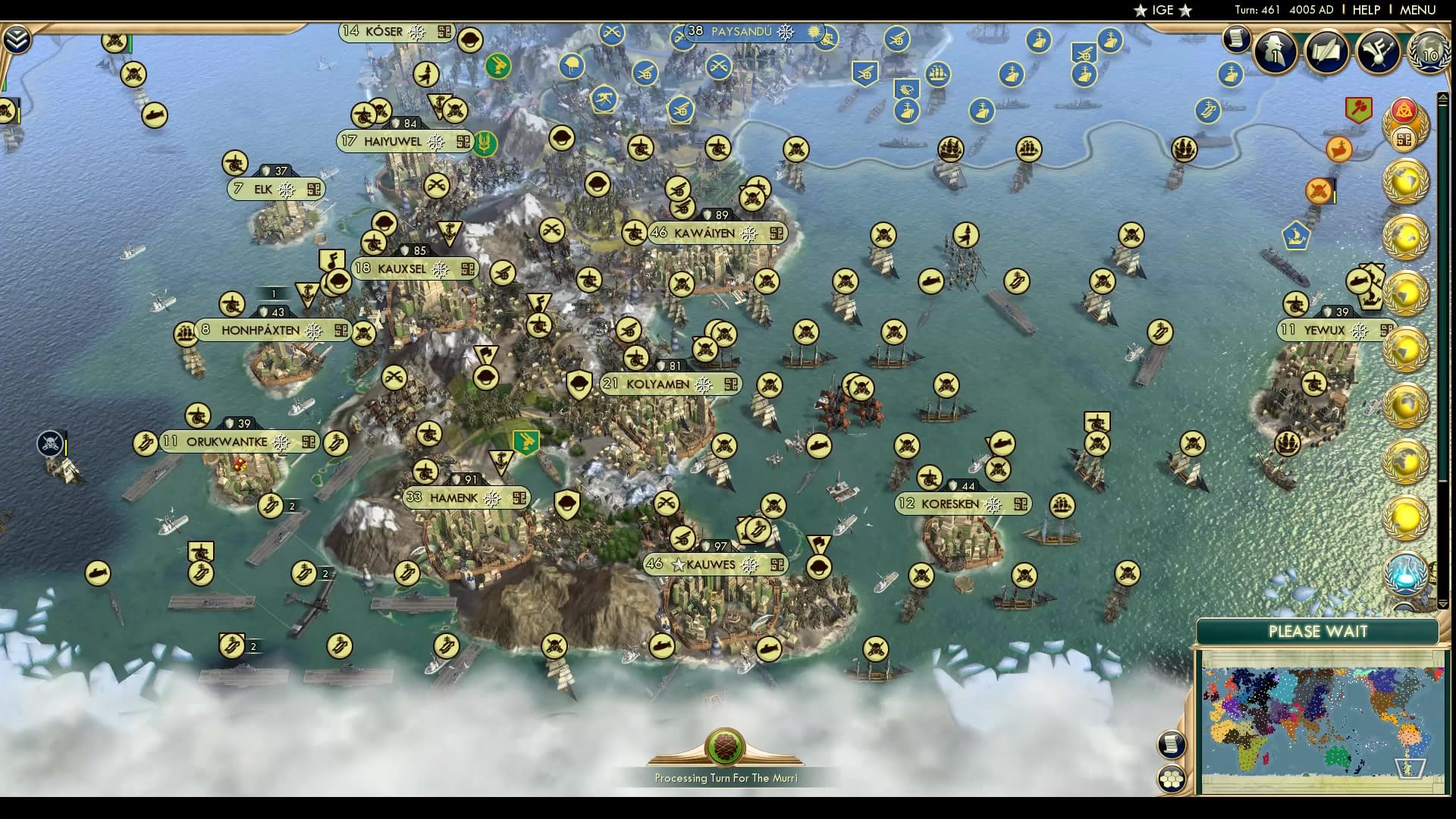The height and width of the screenshot is (819, 1456).
Task: Open the orange crossed-swords war notification
Action: coord(1318,190)
